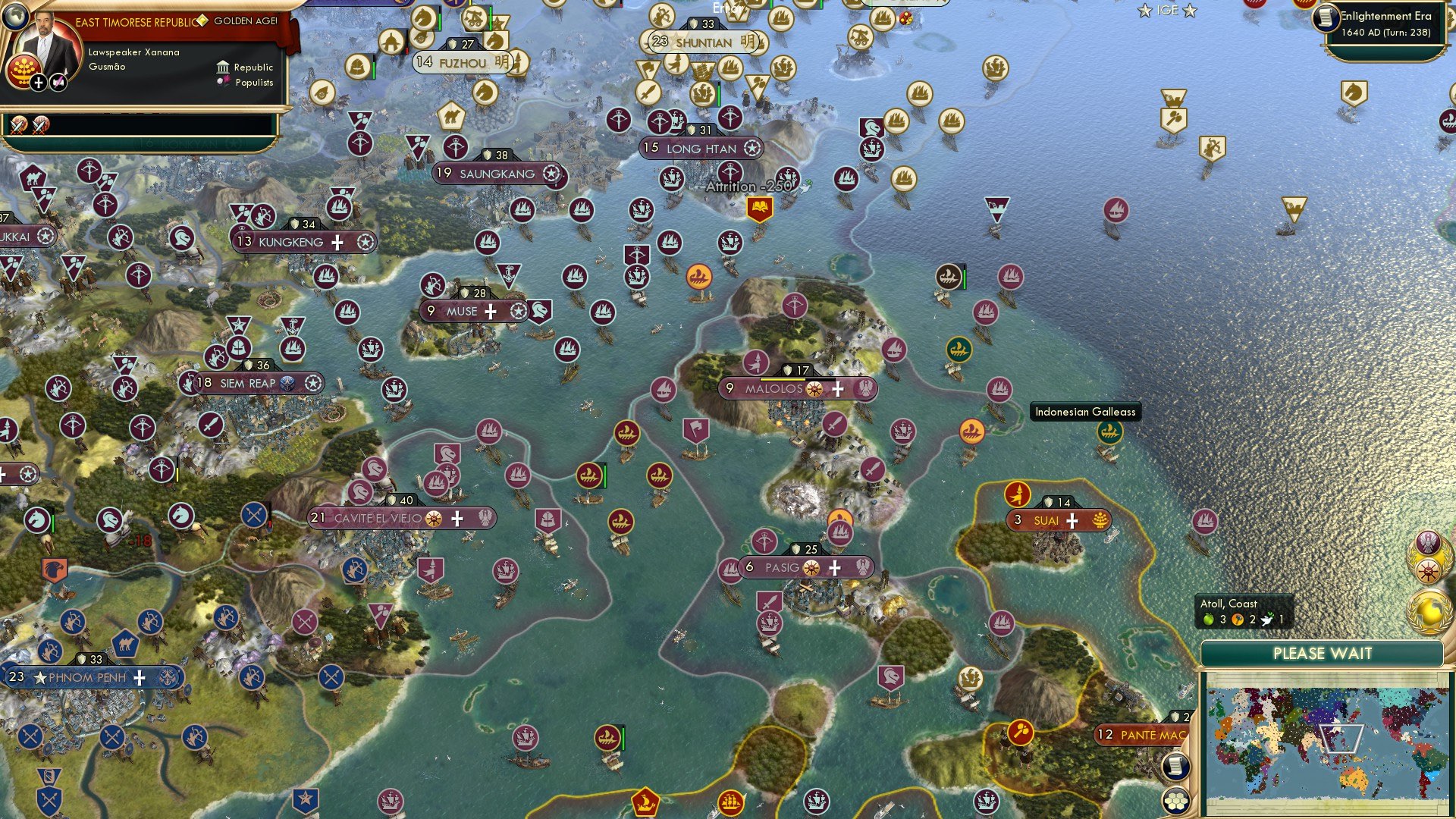The width and height of the screenshot is (1456, 819).
Task: Click the Populists flower icon
Action: coord(223,81)
